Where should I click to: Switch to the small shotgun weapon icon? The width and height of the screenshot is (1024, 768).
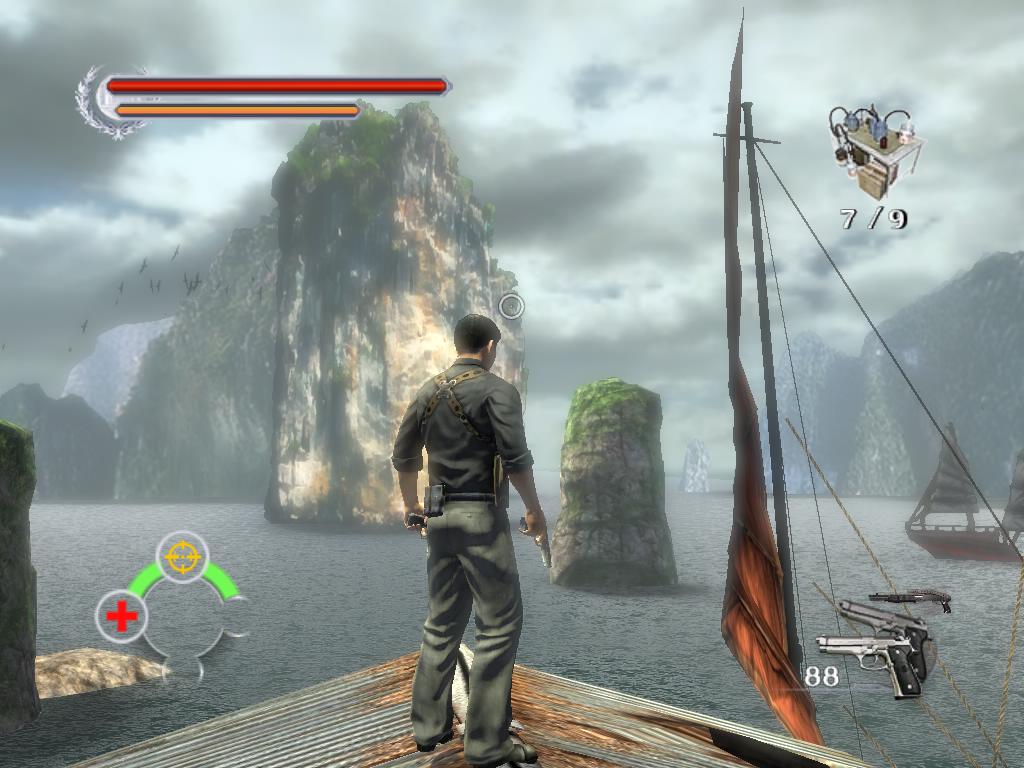click(x=911, y=599)
